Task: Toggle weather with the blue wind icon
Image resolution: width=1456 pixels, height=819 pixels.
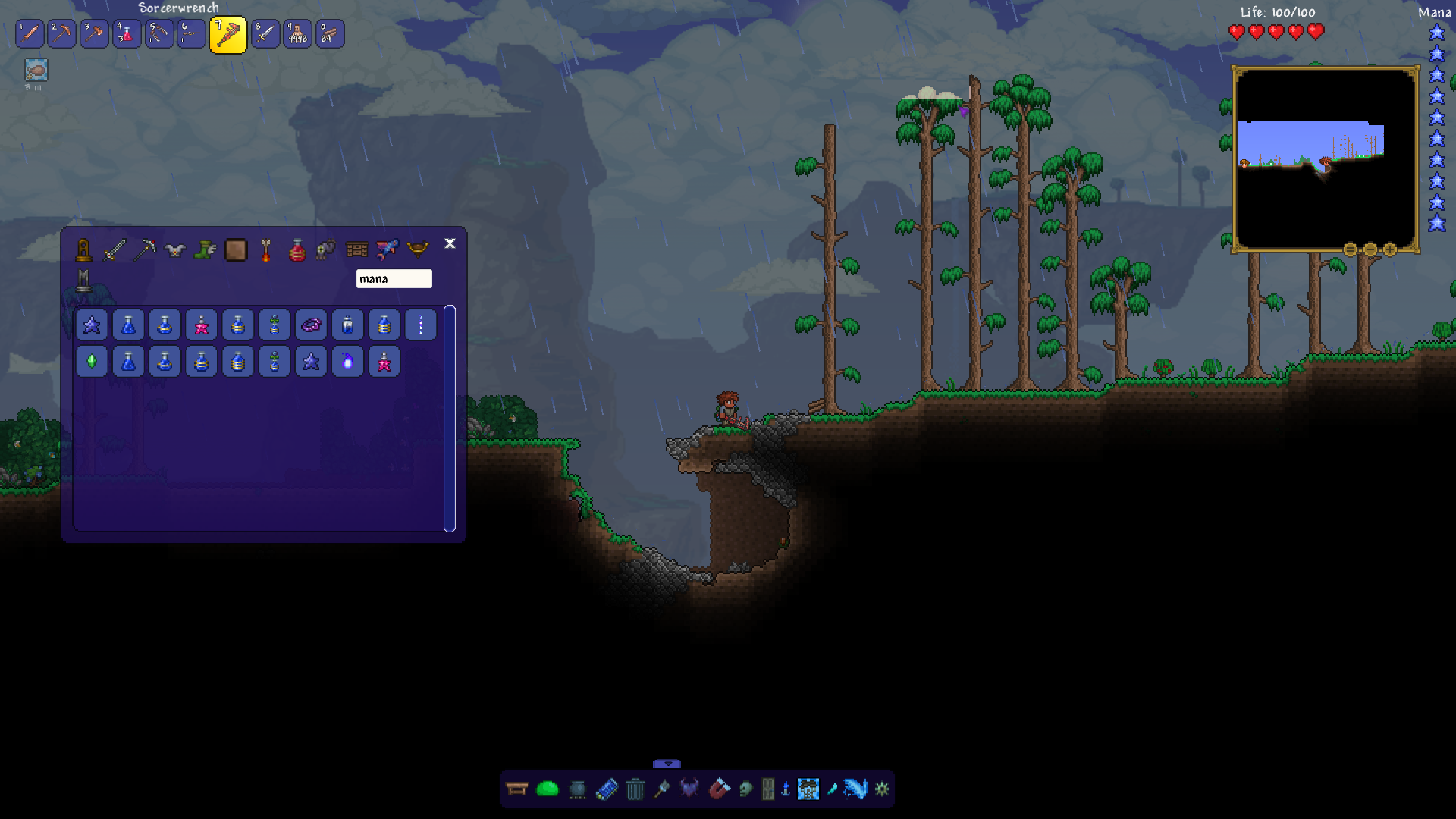Action: pyautogui.click(x=855, y=789)
